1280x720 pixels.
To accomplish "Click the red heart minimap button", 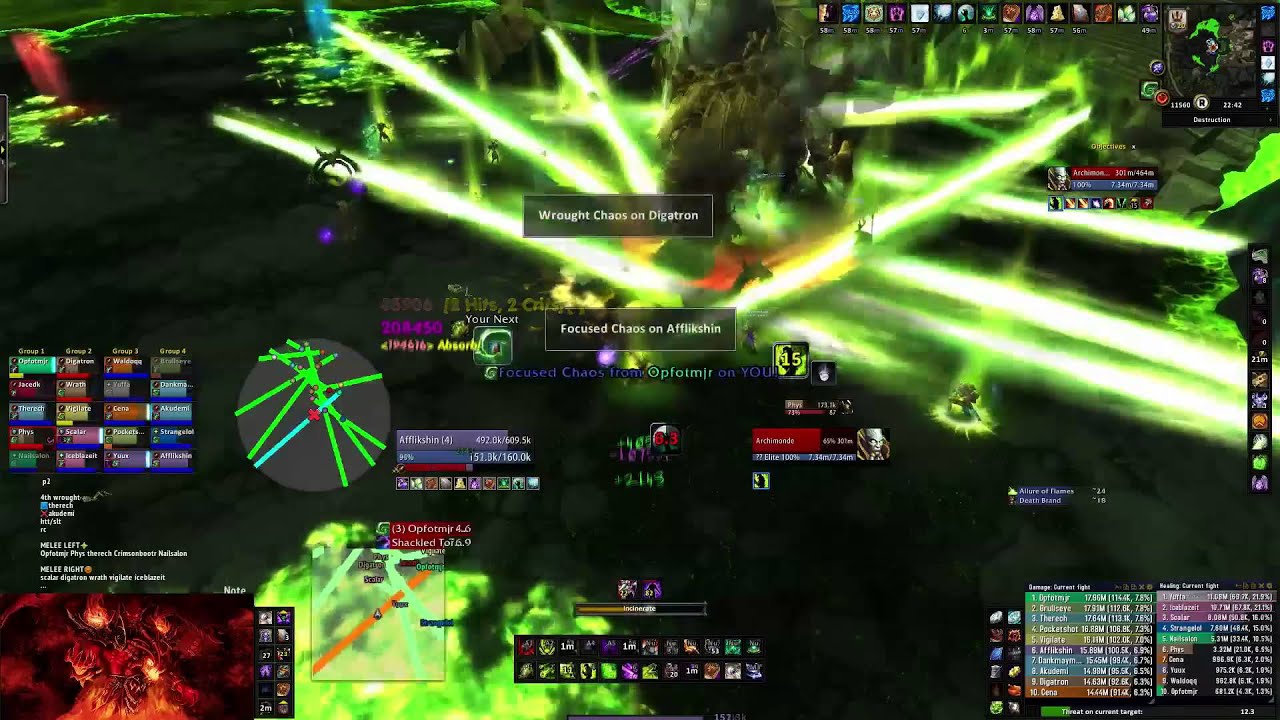I will click(1162, 96).
